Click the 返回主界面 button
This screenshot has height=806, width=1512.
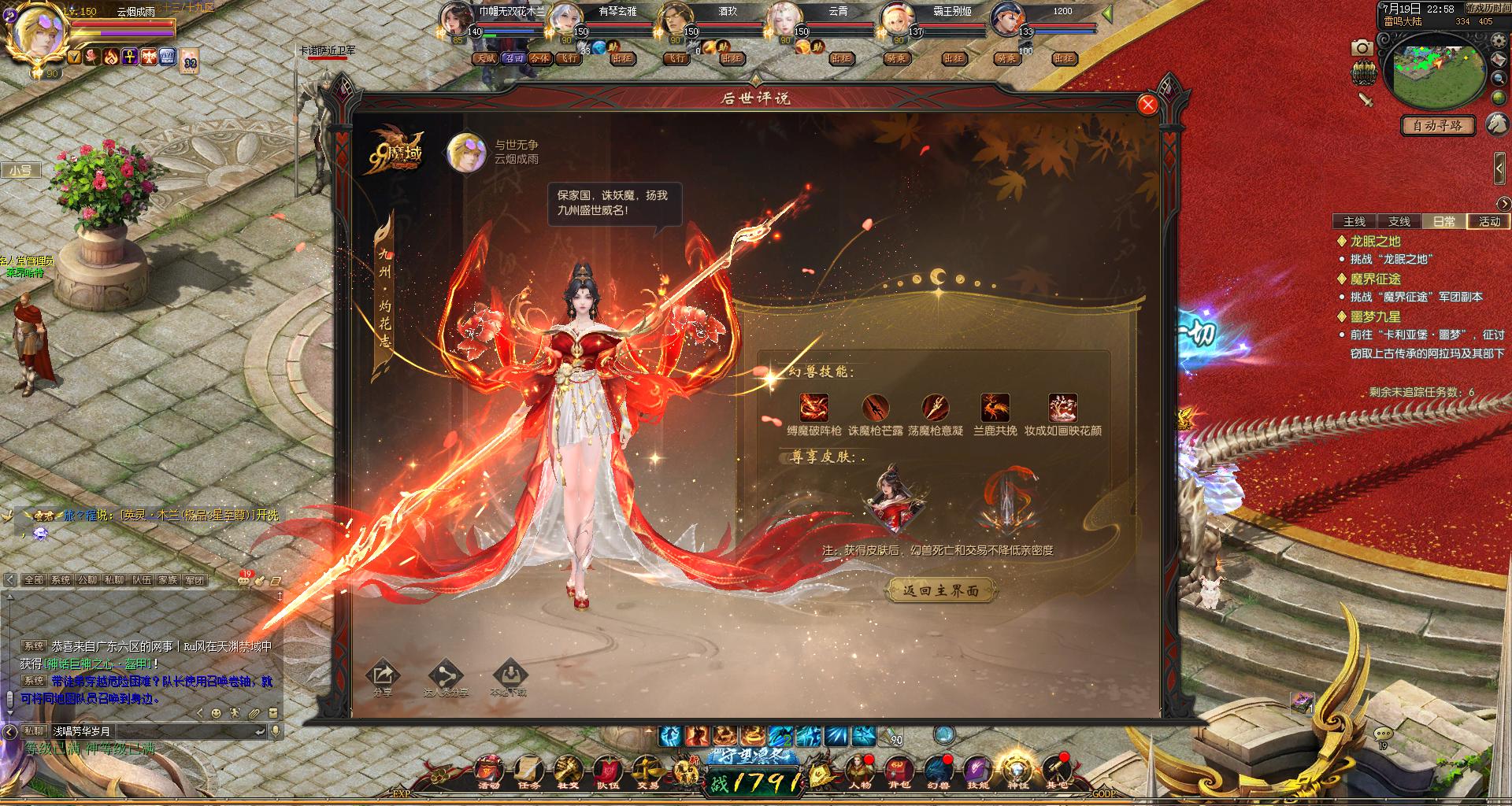[941, 590]
